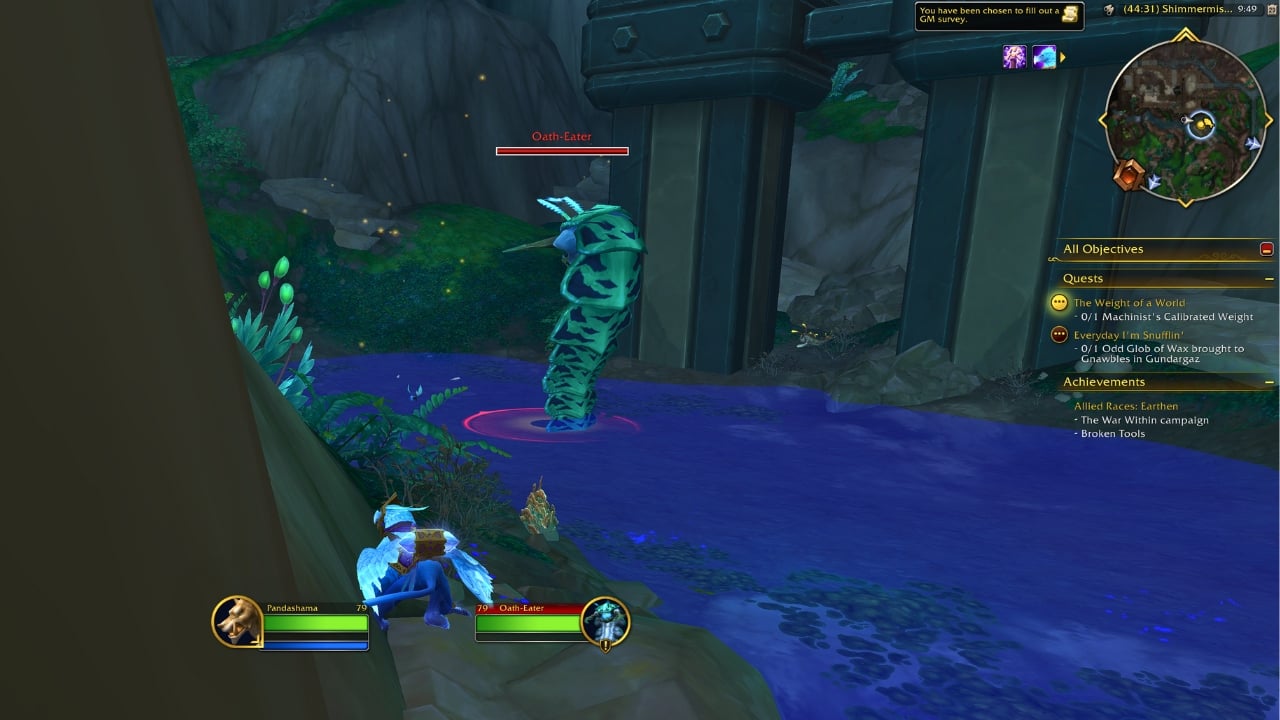Select the purple priest buff icon
This screenshot has height=720, width=1280.
1013,57
